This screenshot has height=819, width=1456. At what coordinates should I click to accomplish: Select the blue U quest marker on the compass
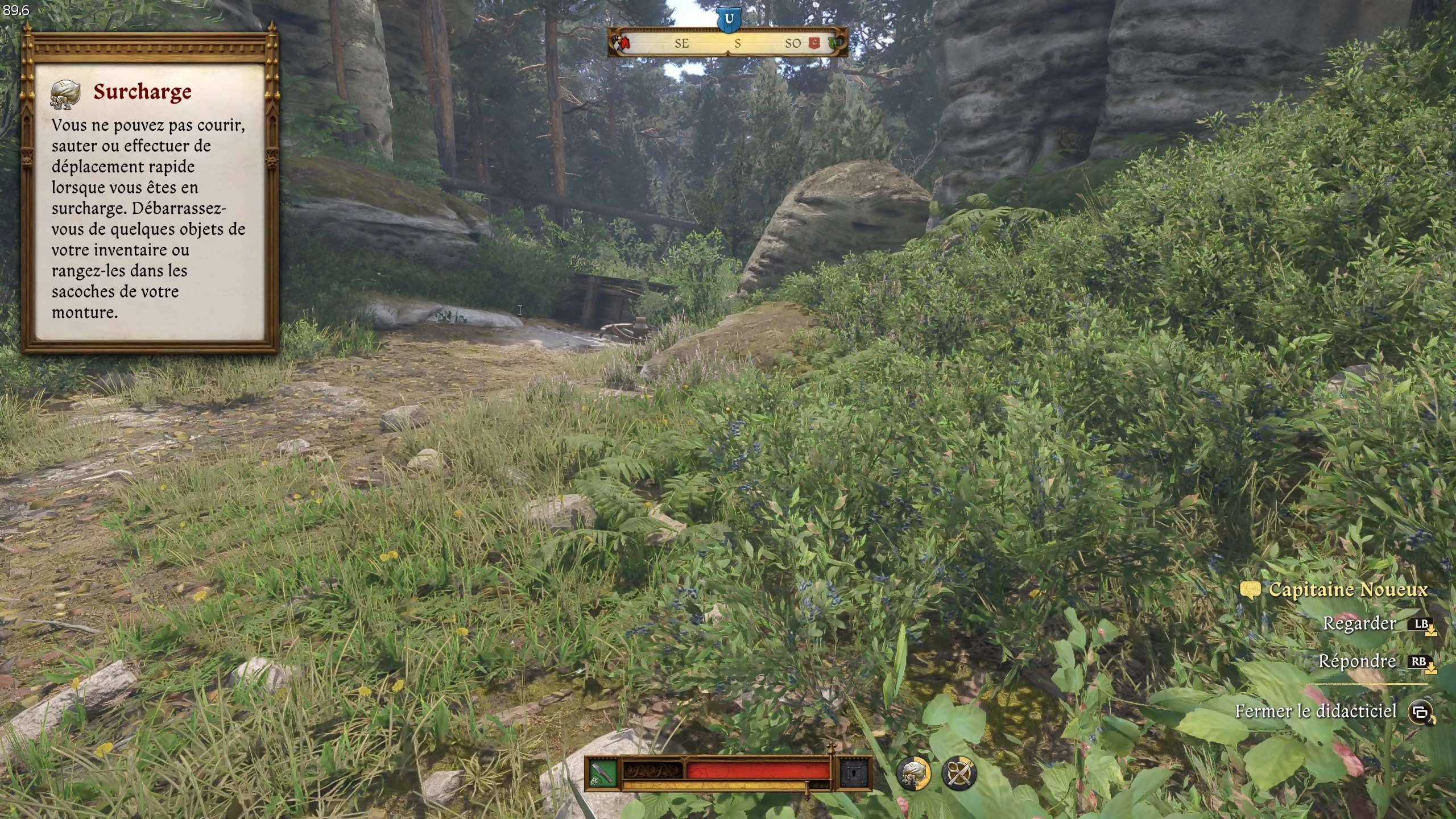pos(730,19)
